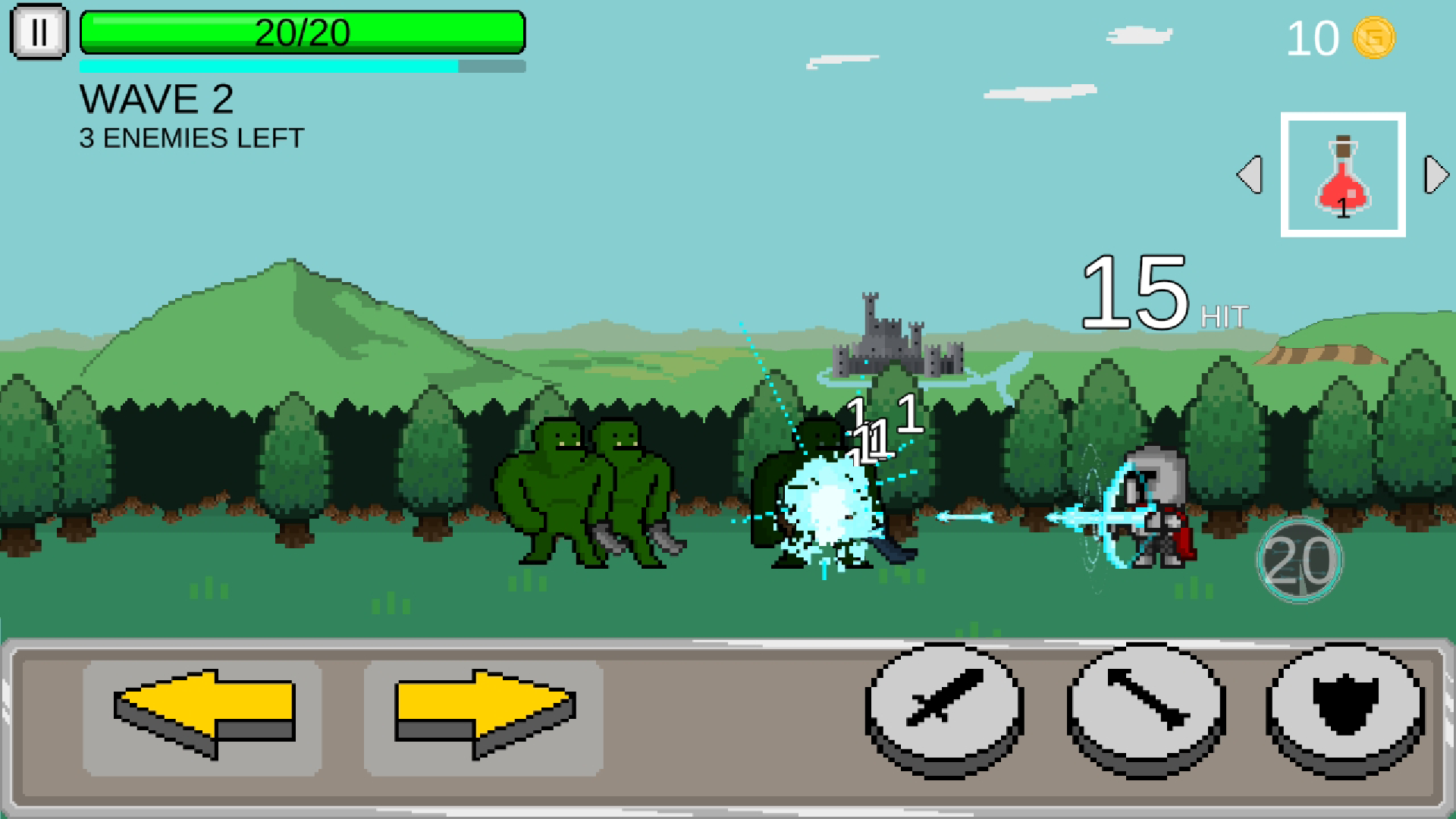Click the green 20/20 health bar
1456x819 pixels.
[x=303, y=33]
